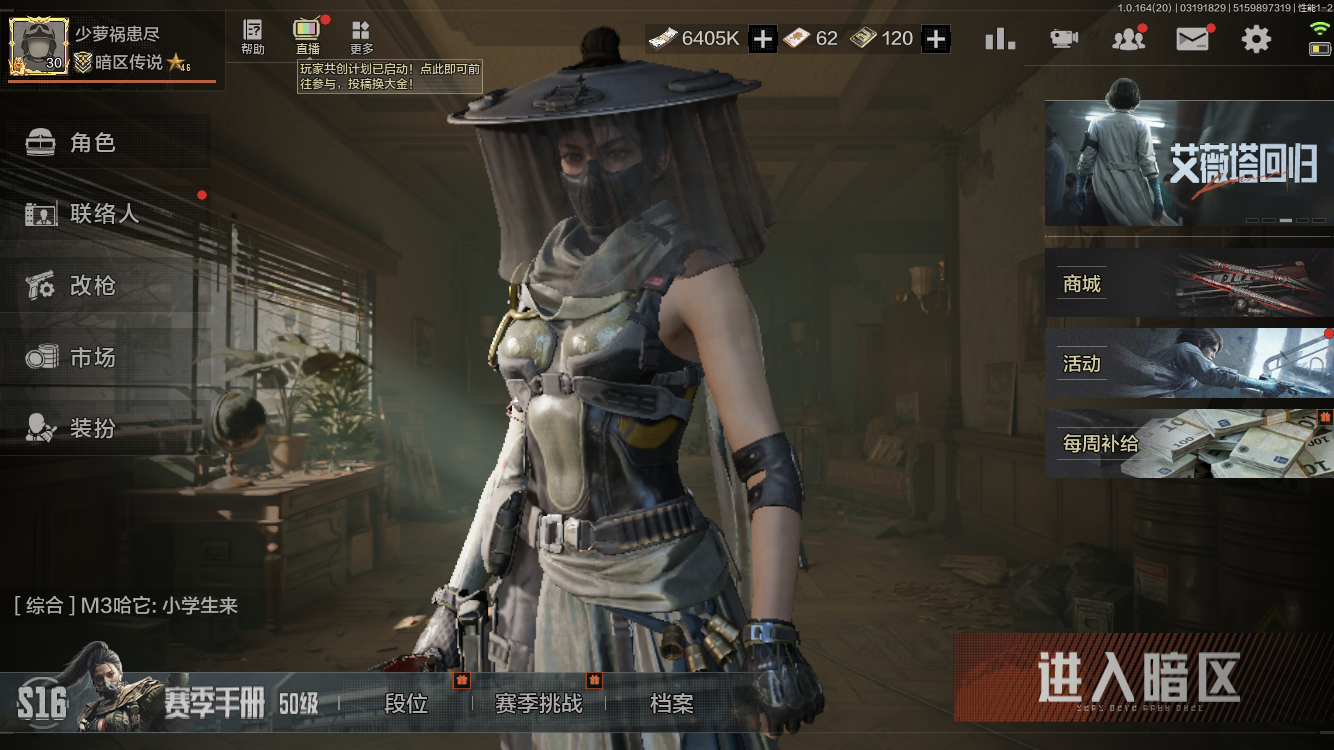Image resolution: width=1334 pixels, height=750 pixels.
Task: View the 艾薇塔回归 promo banner
Action: click(x=1188, y=163)
